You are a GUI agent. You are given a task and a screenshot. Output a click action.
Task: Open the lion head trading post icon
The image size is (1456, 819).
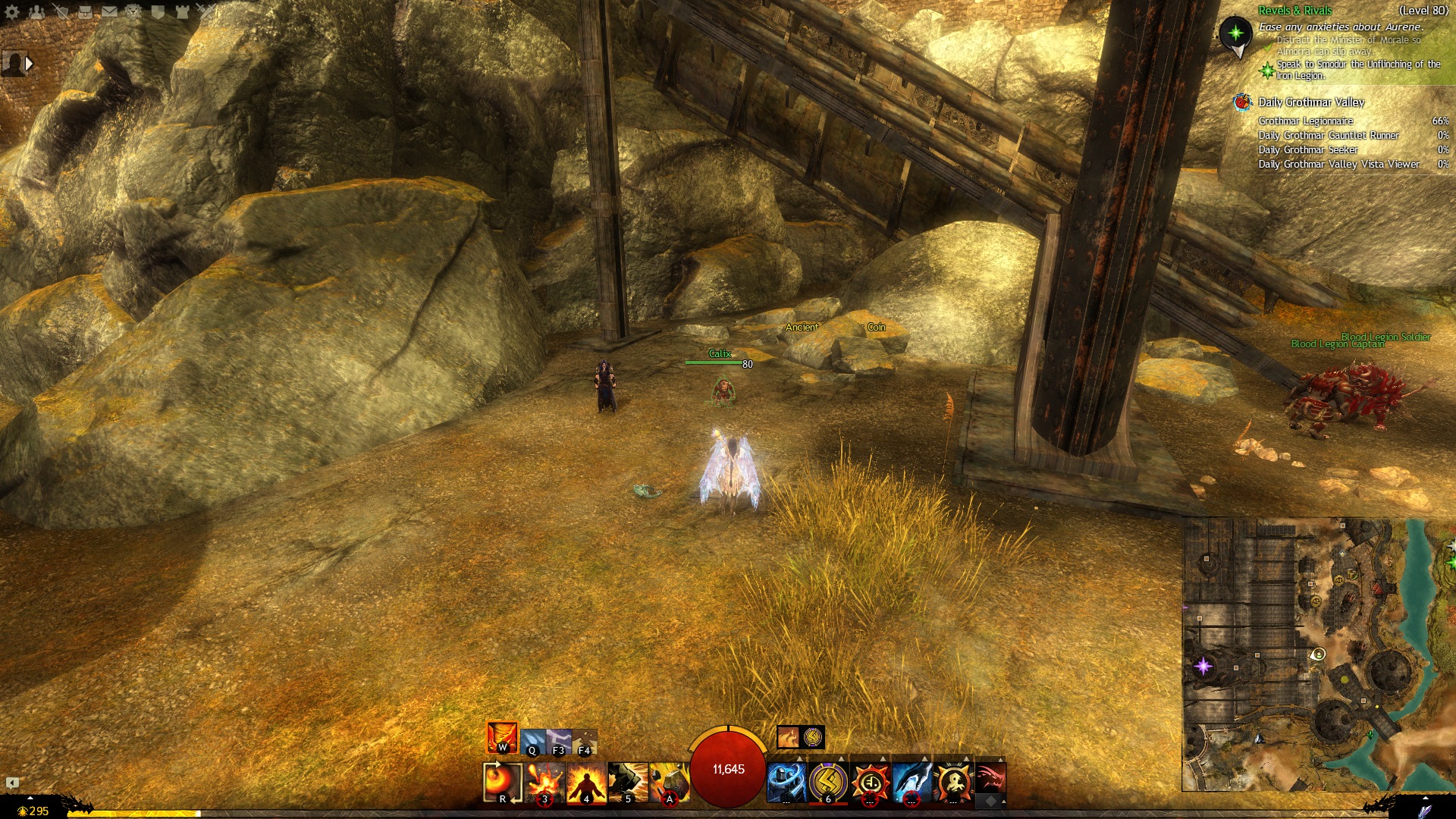click(133, 11)
